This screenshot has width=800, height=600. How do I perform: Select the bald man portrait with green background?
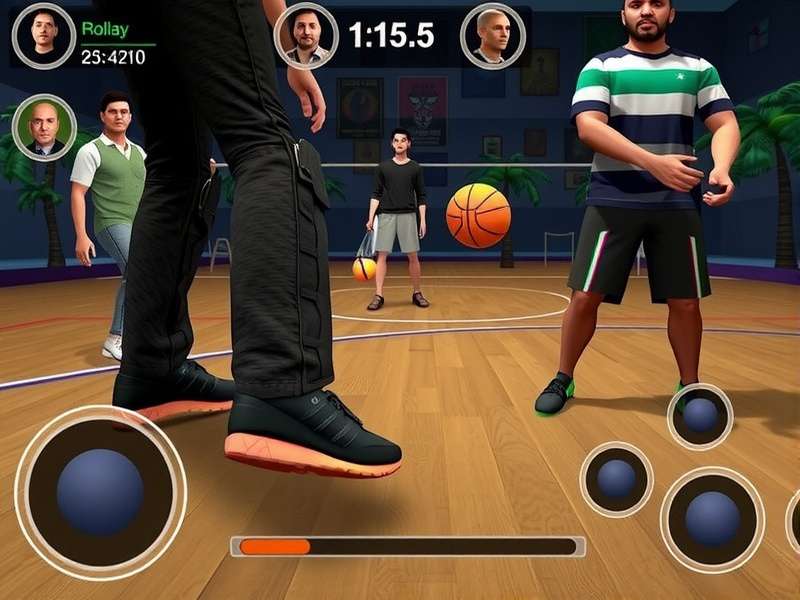point(44,127)
